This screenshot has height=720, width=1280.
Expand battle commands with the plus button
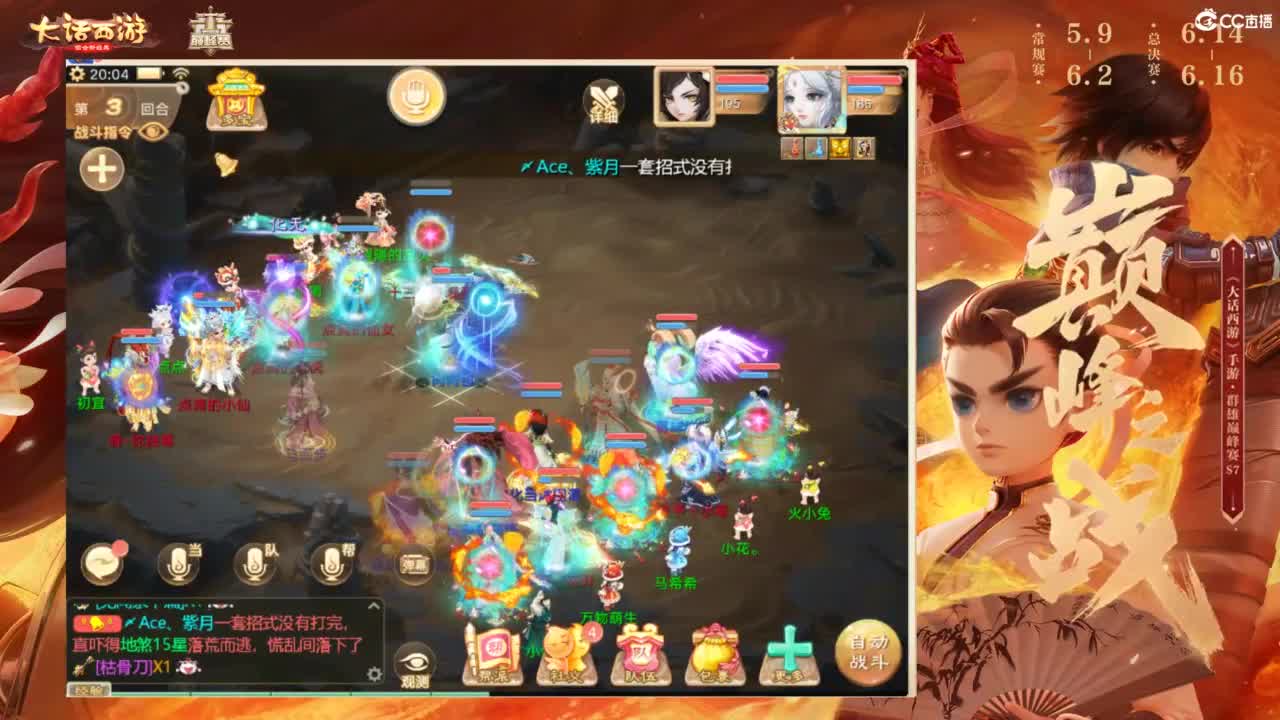[x=102, y=168]
